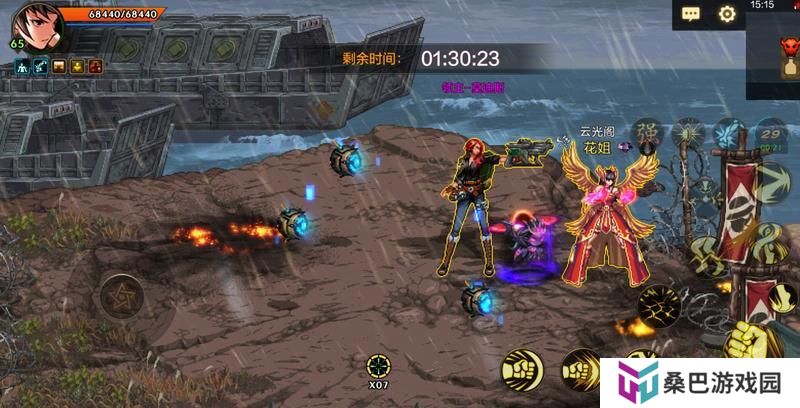800x408 pixels.
Task: Use the virtual joystick star pad
Action: point(120,296)
